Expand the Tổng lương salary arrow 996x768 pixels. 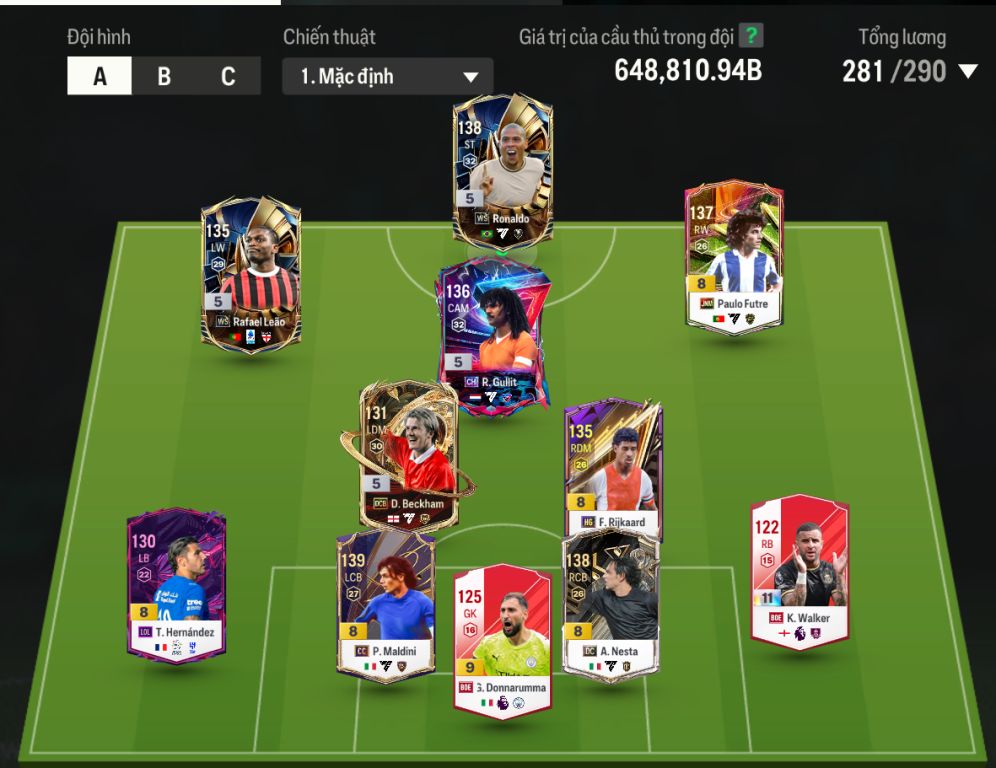966,71
